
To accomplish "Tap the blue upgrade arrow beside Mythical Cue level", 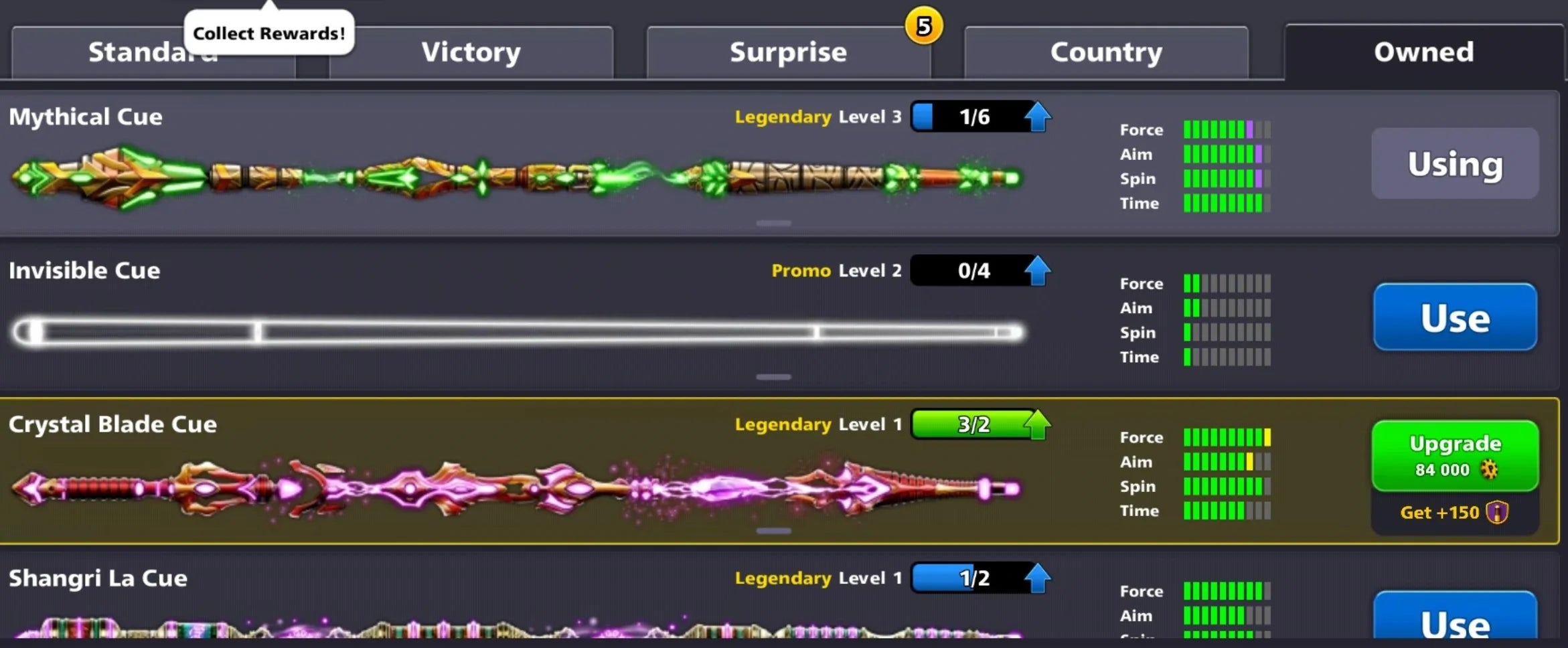I will click(1036, 116).
